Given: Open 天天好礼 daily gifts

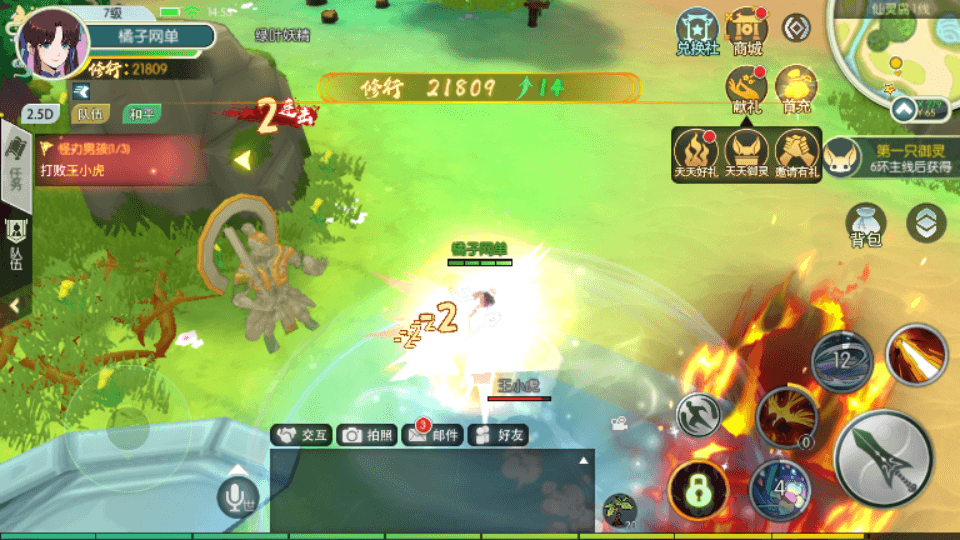Looking at the screenshot, I should (x=696, y=154).
